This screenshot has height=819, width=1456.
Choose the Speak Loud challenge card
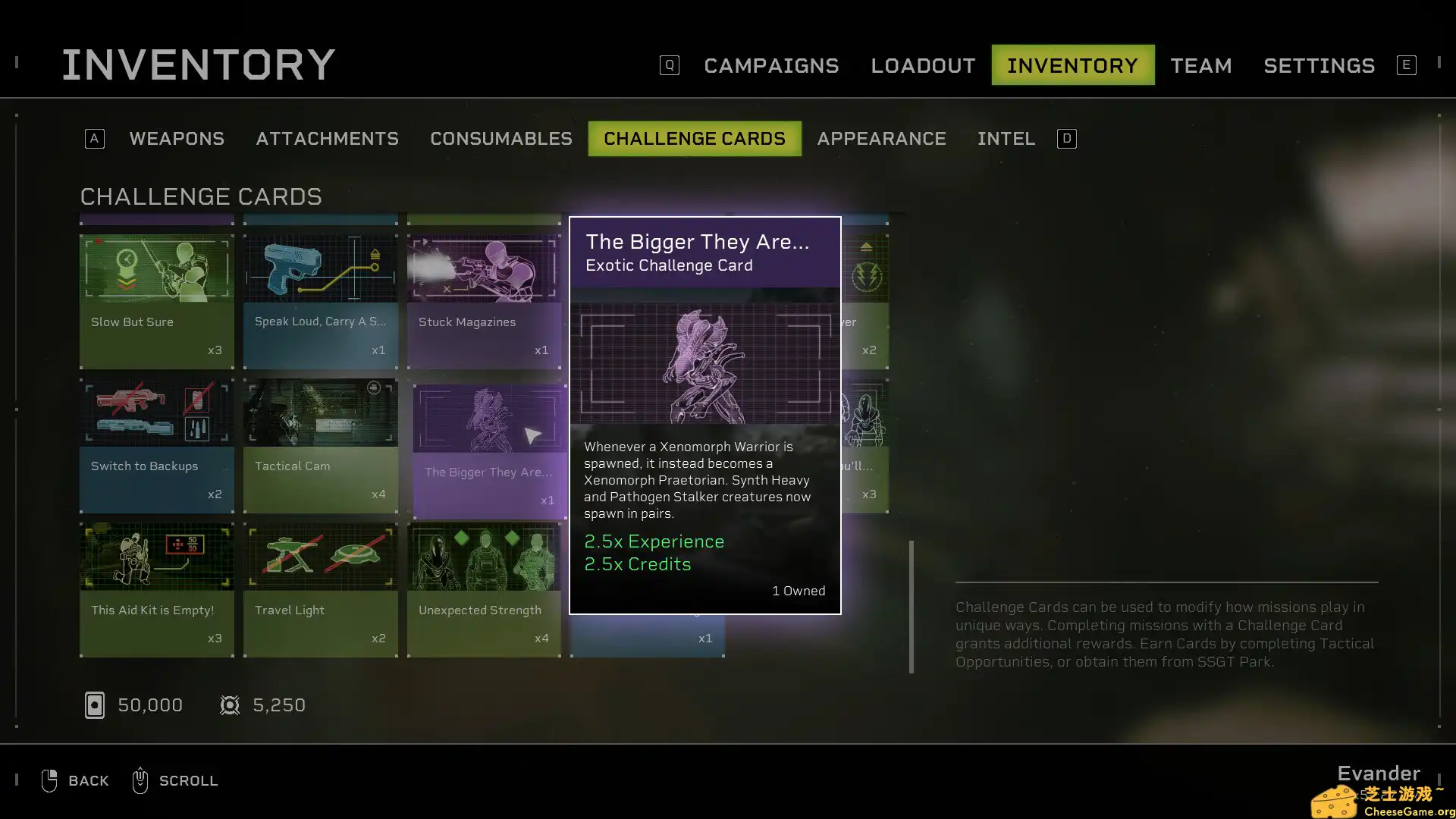point(320,301)
